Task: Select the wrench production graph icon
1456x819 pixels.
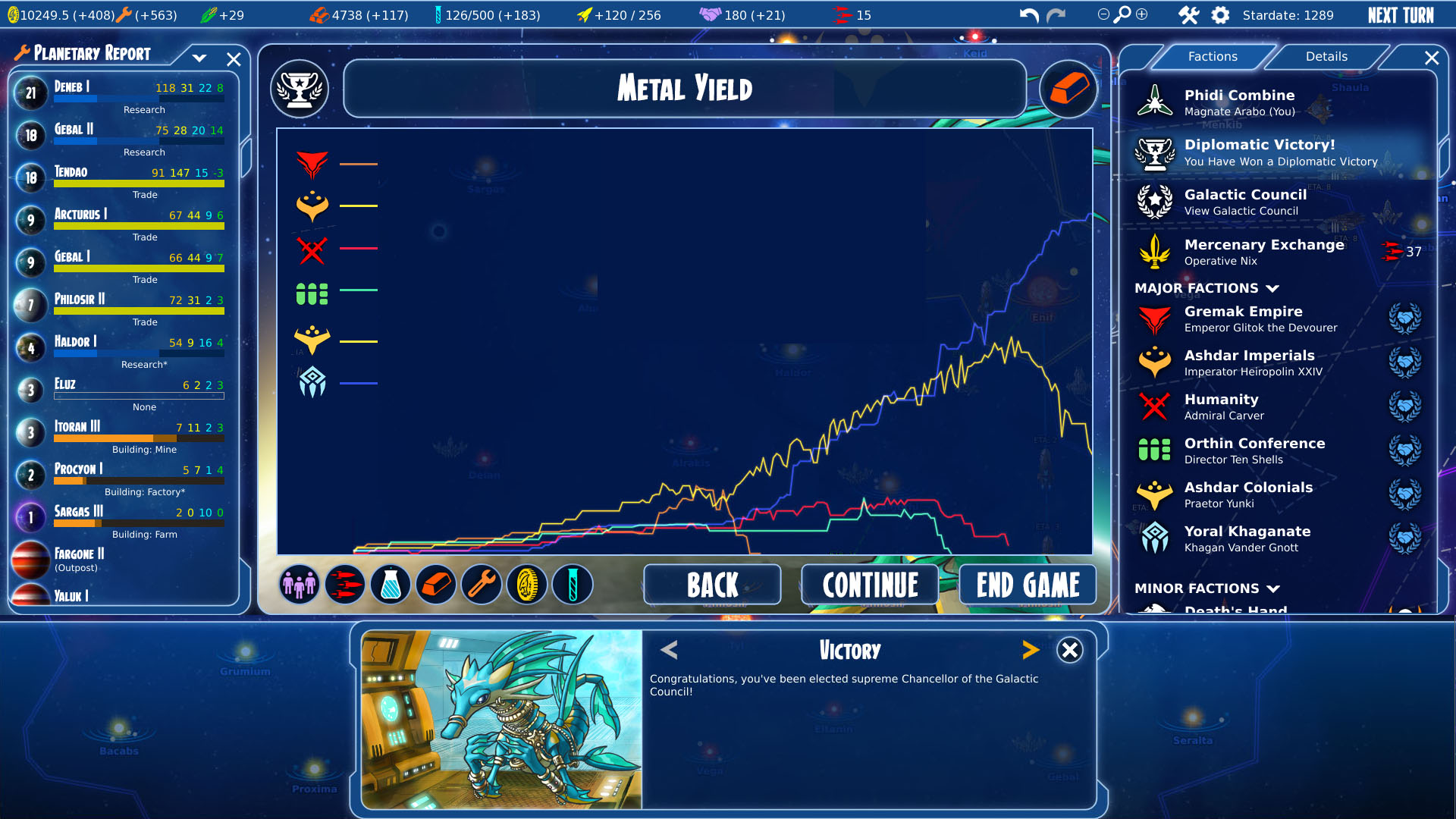Action: click(482, 585)
